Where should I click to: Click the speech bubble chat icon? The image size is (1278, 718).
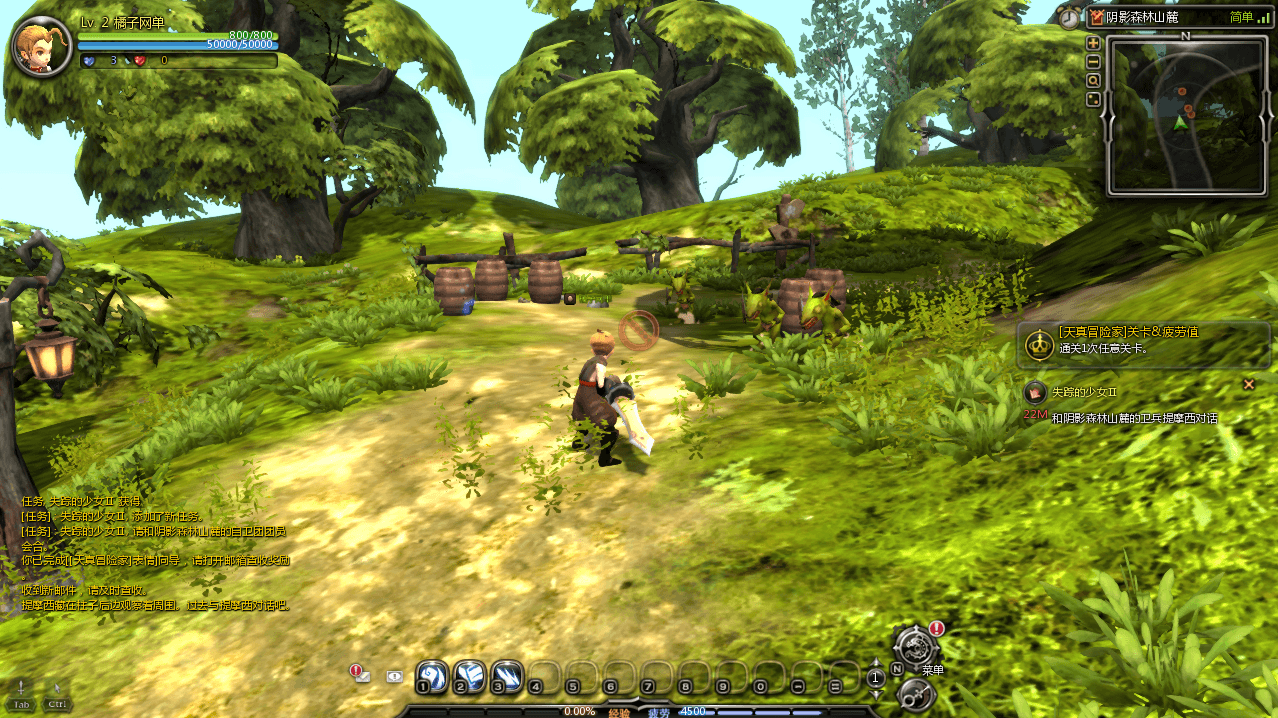[395, 676]
